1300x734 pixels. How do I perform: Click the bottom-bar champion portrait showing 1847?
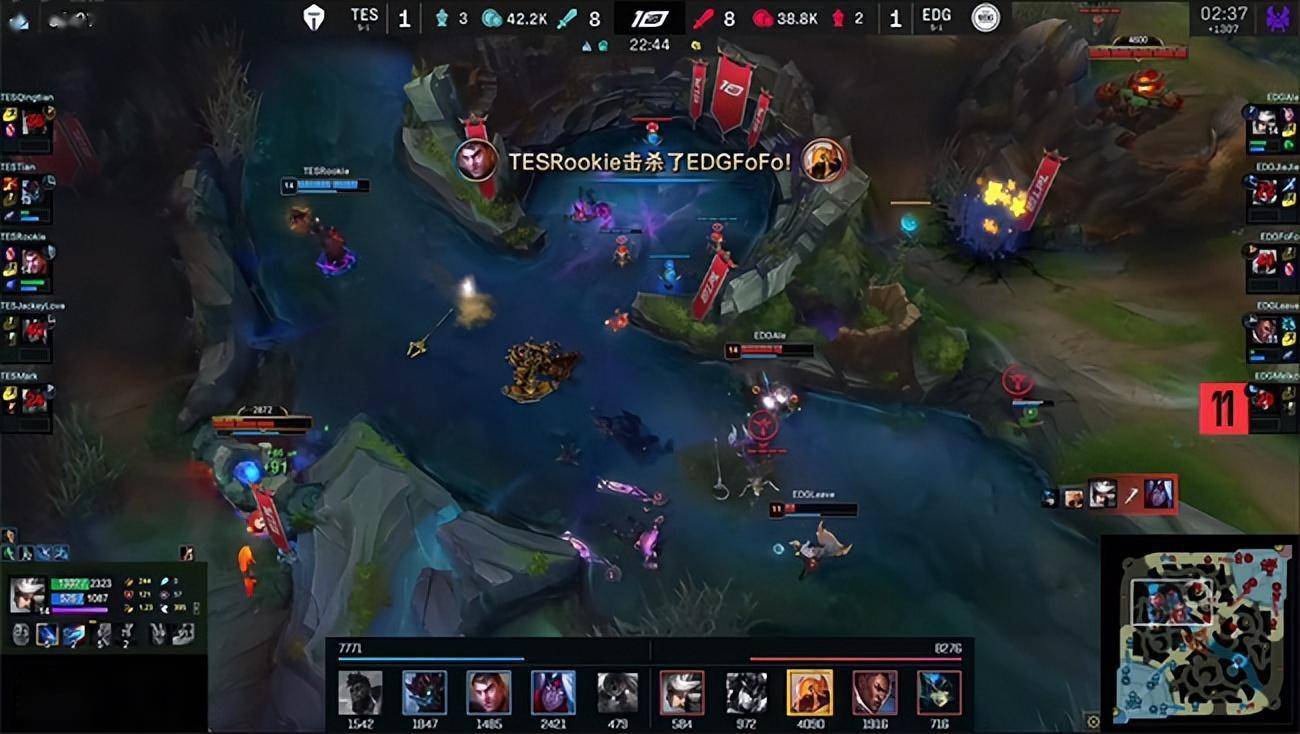point(424,692)
